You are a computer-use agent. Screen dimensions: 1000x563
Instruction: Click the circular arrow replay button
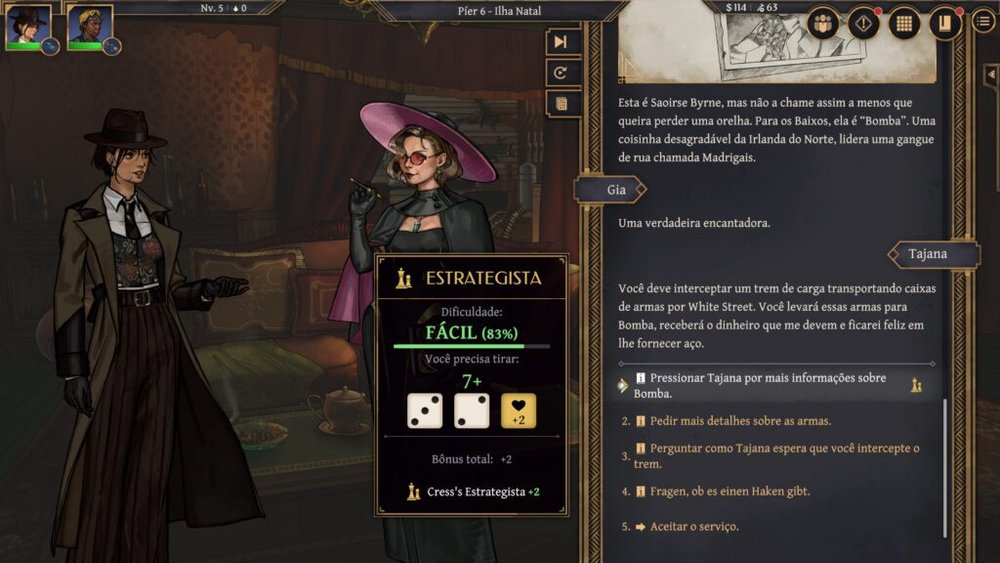point(561,73)
